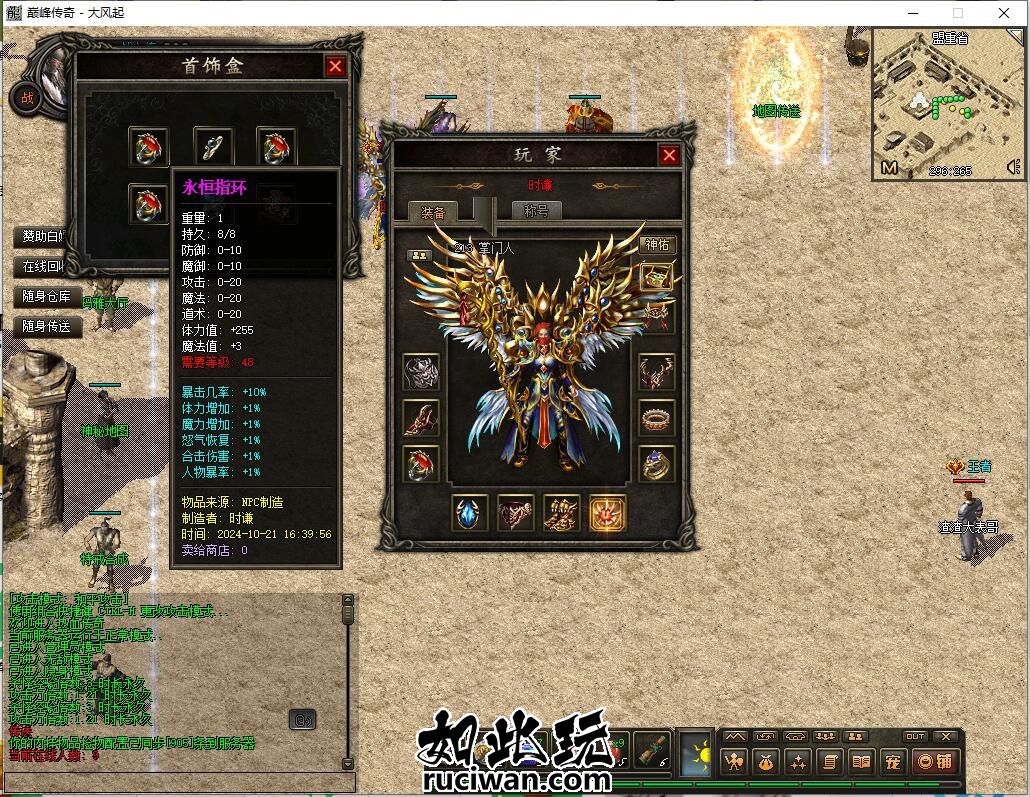Screen dimensions: 1030x797
Task: Select the silver ring in jewelry box
Action: click(212, 148)
